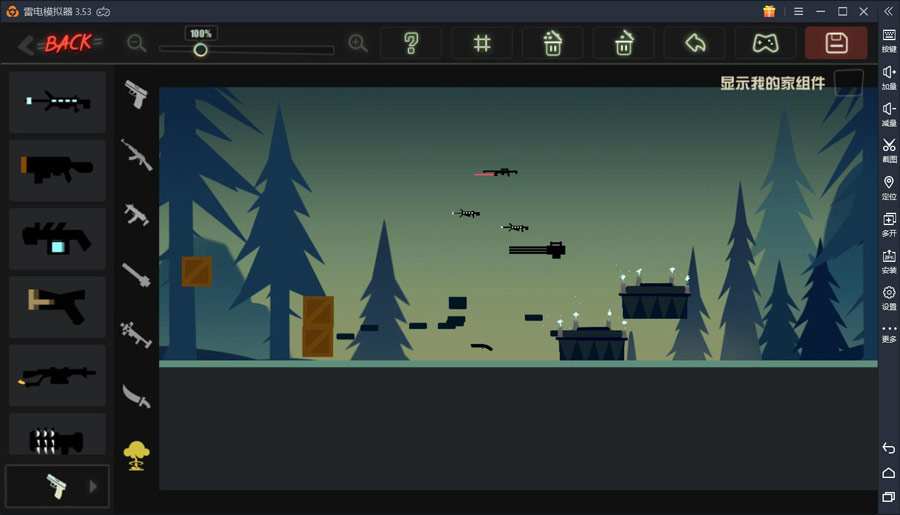Zoom in with the plus magnifier

[x=357, y=44]
